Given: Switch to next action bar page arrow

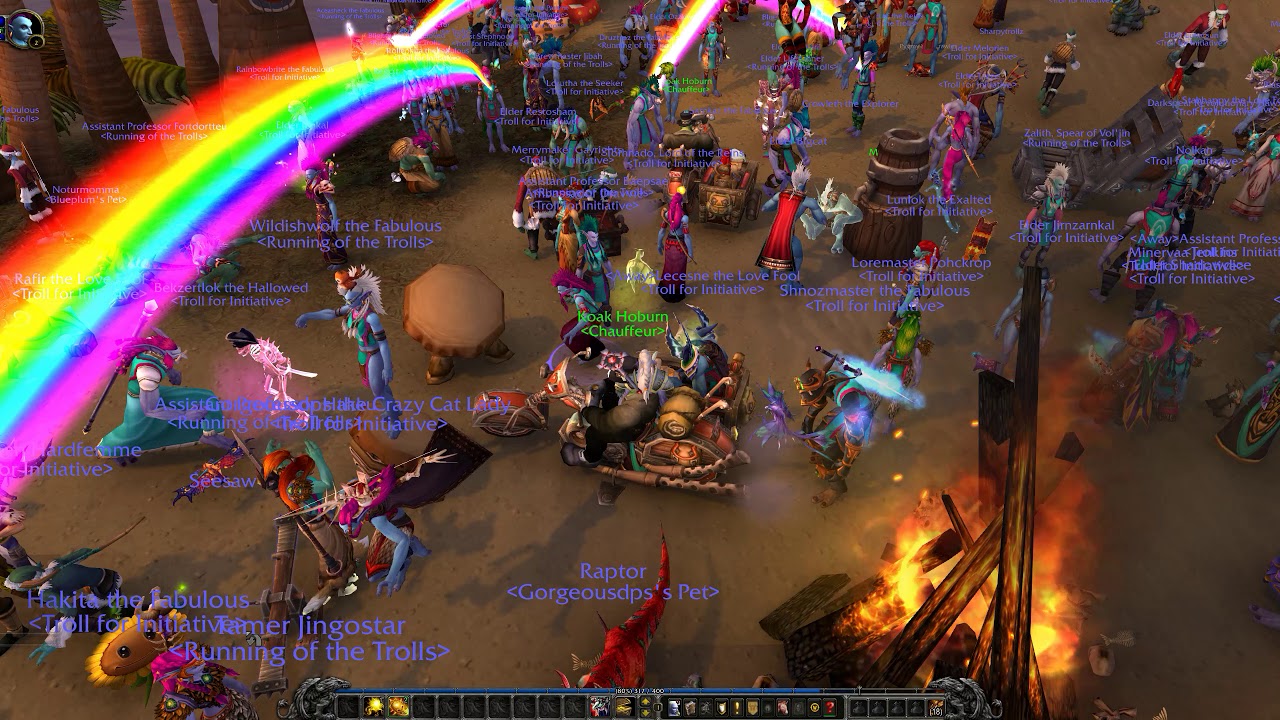Looking at the screenshot, I should [x=645, y=713].
